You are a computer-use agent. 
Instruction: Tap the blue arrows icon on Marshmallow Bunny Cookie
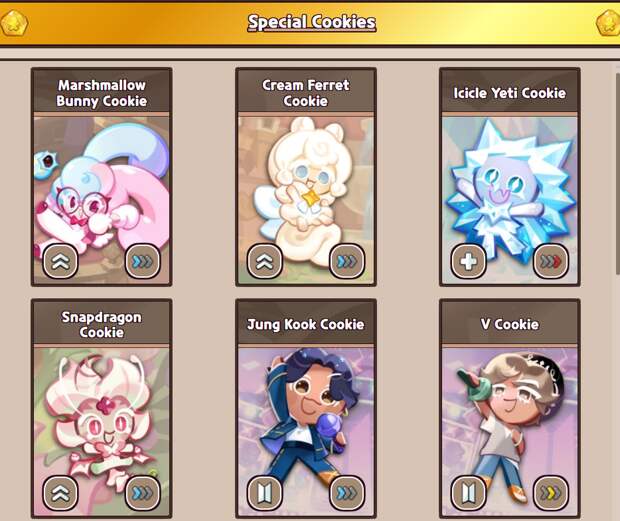pos(142,262)
